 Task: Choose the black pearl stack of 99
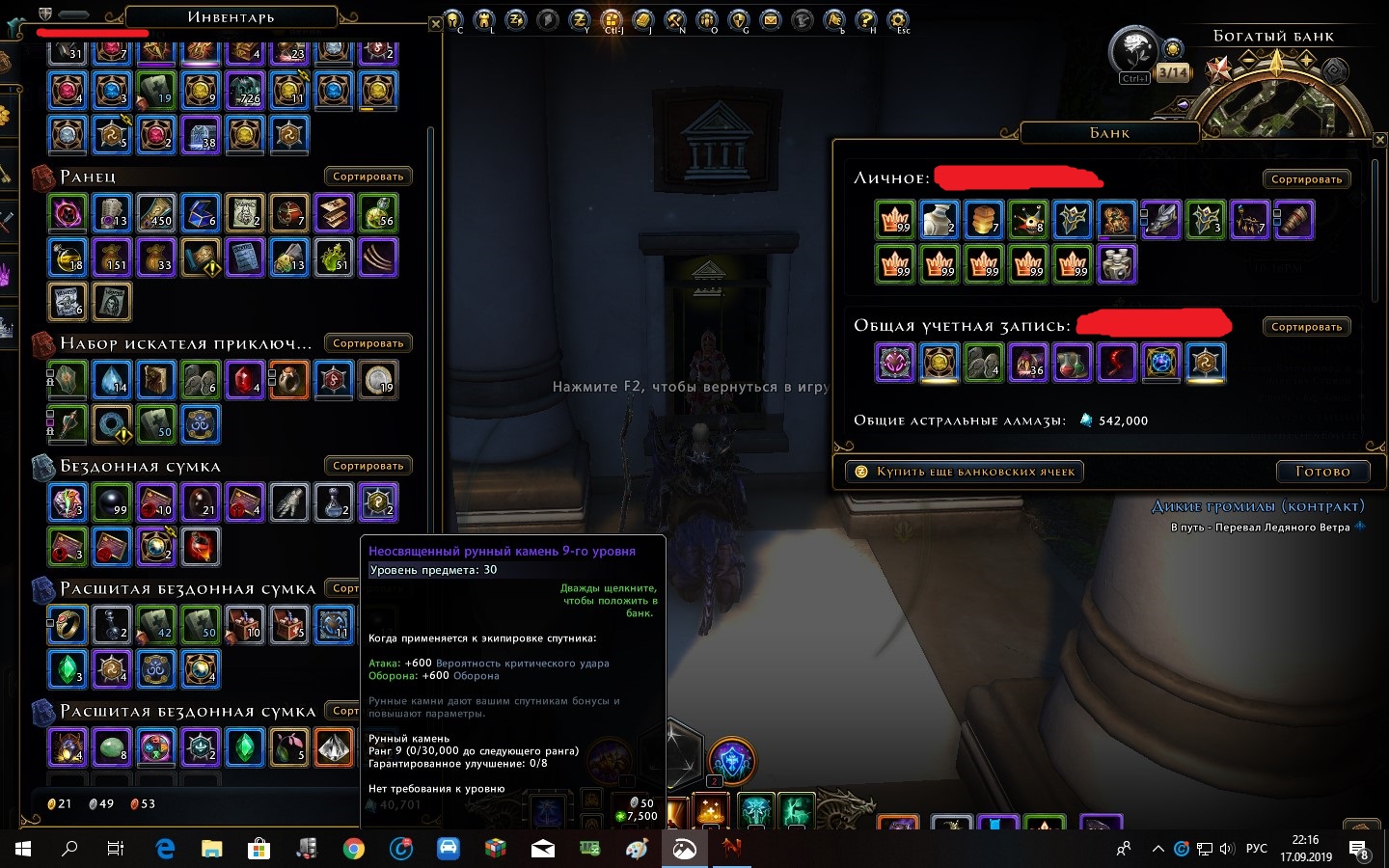[112, 502]
